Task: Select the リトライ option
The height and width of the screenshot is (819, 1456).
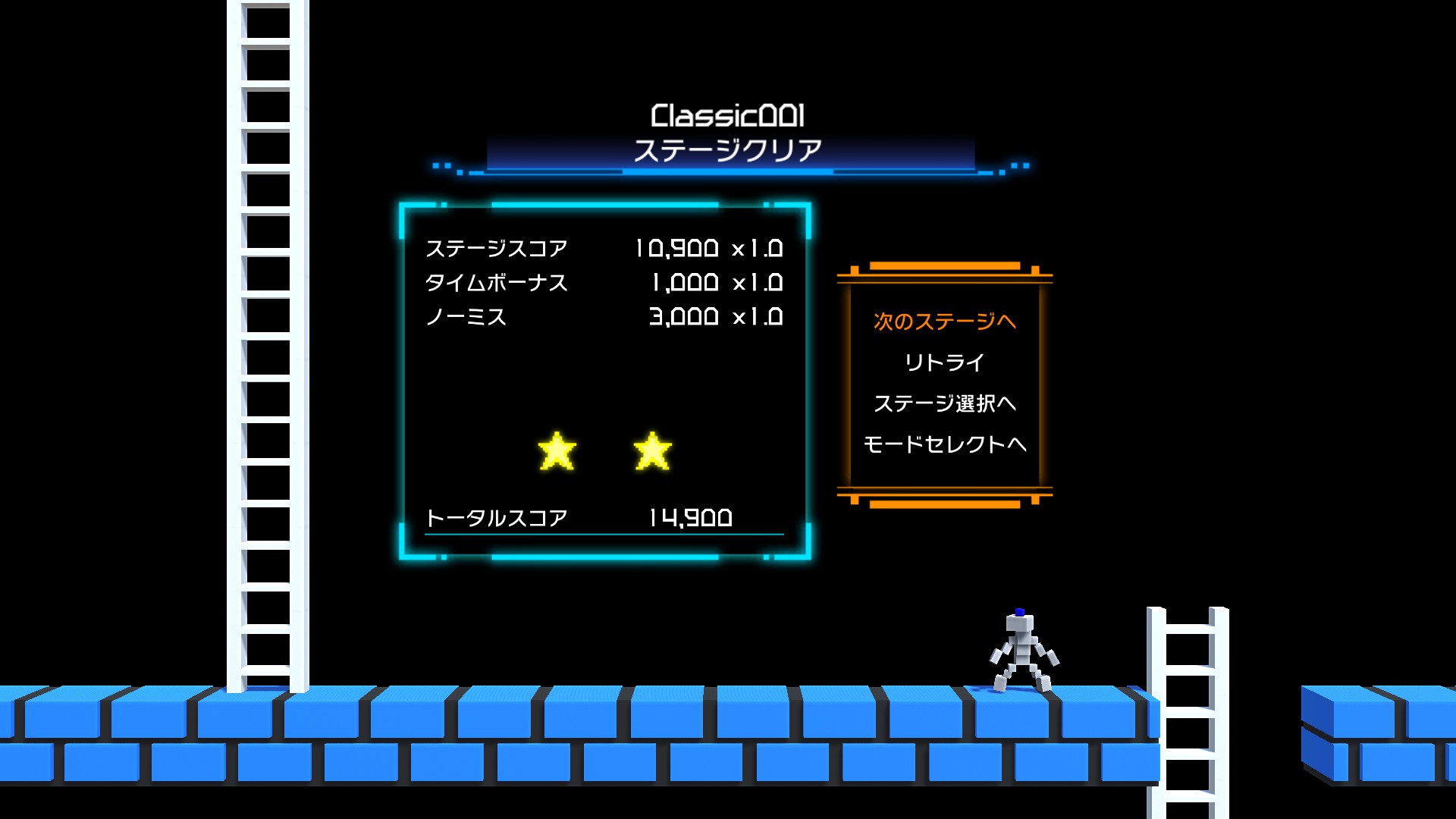Action: 944,362
